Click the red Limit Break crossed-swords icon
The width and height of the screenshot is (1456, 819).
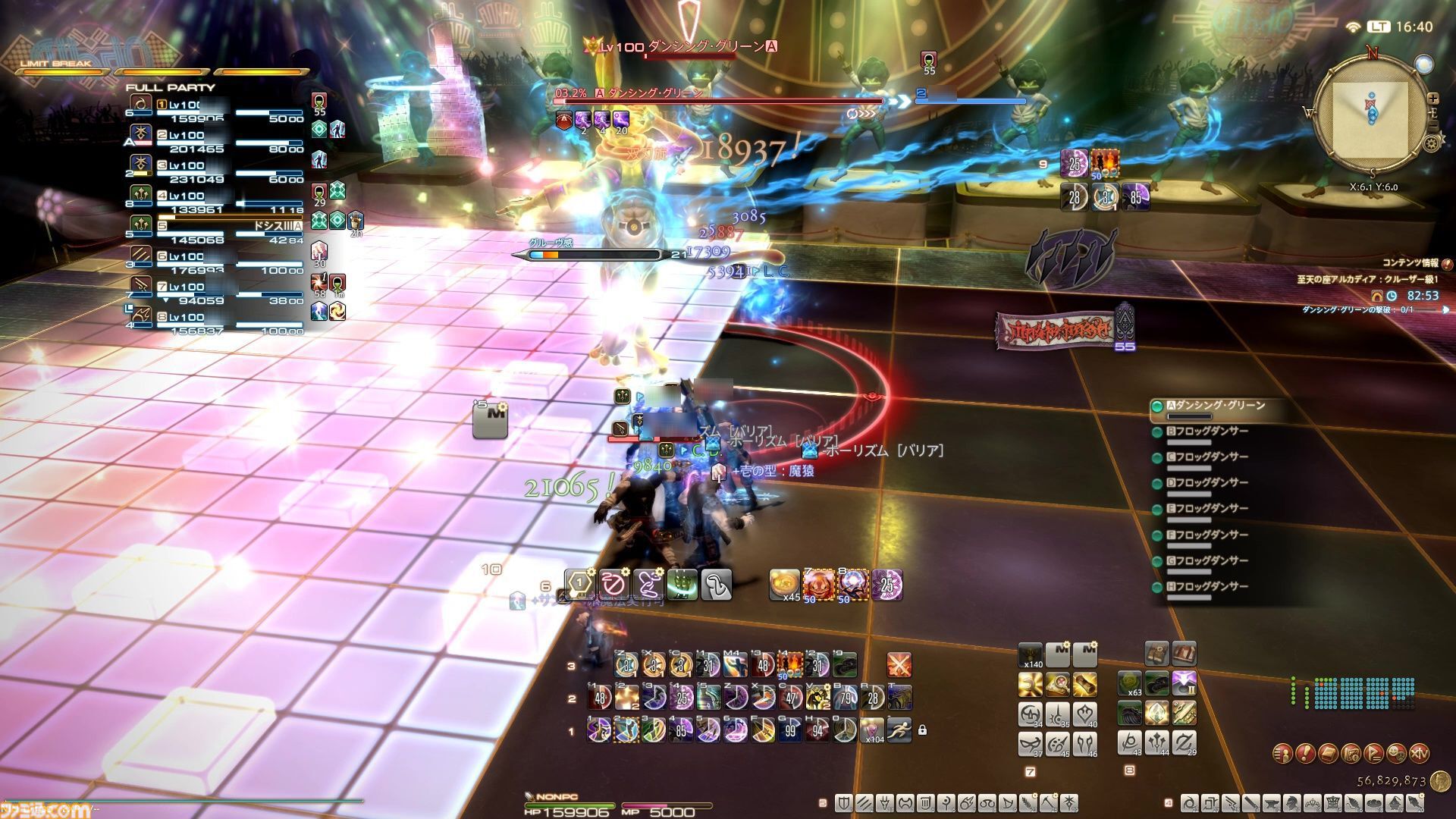(899, 665)
